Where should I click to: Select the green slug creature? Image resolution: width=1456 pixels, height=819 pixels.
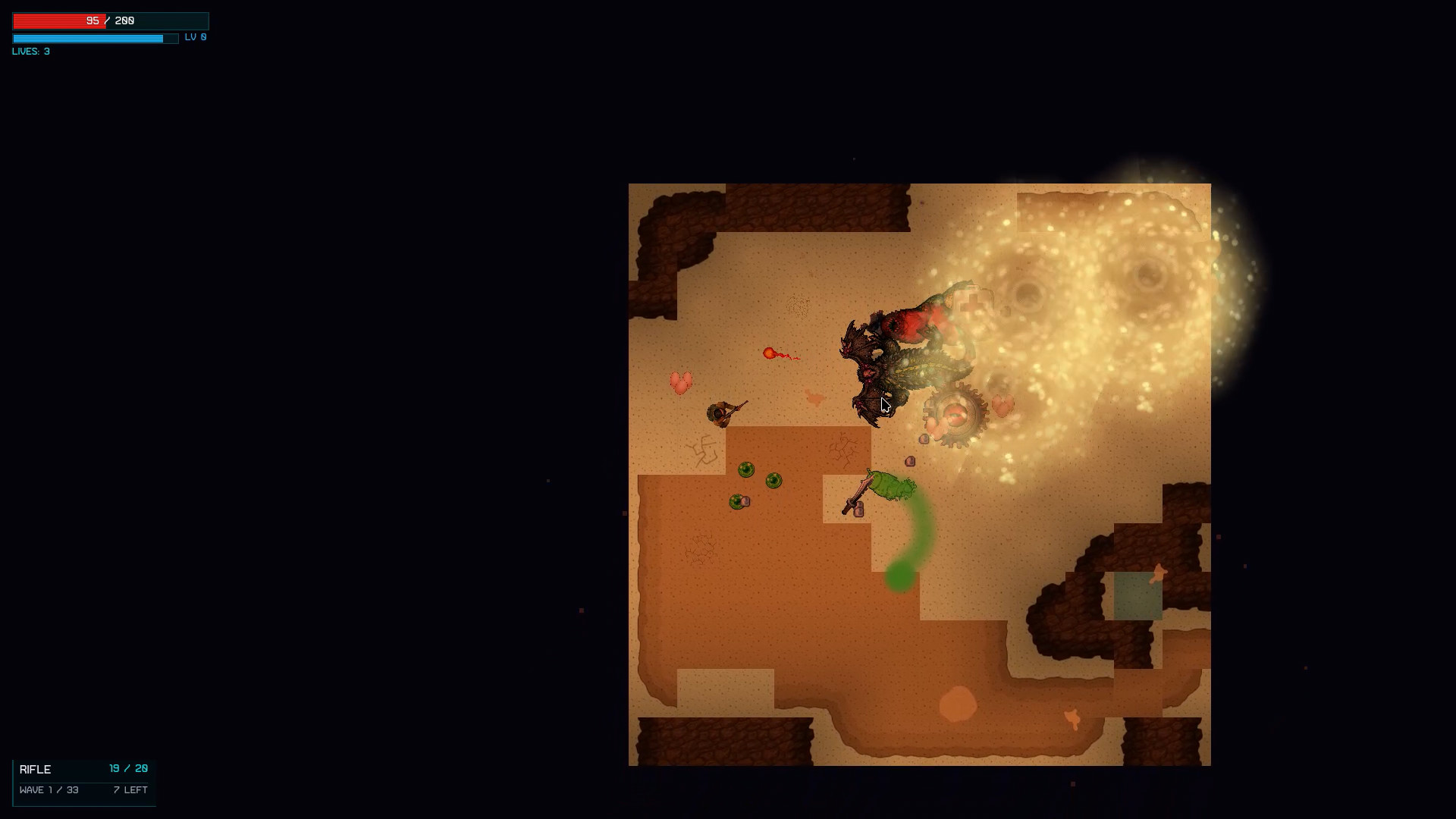tap(889, 484)
